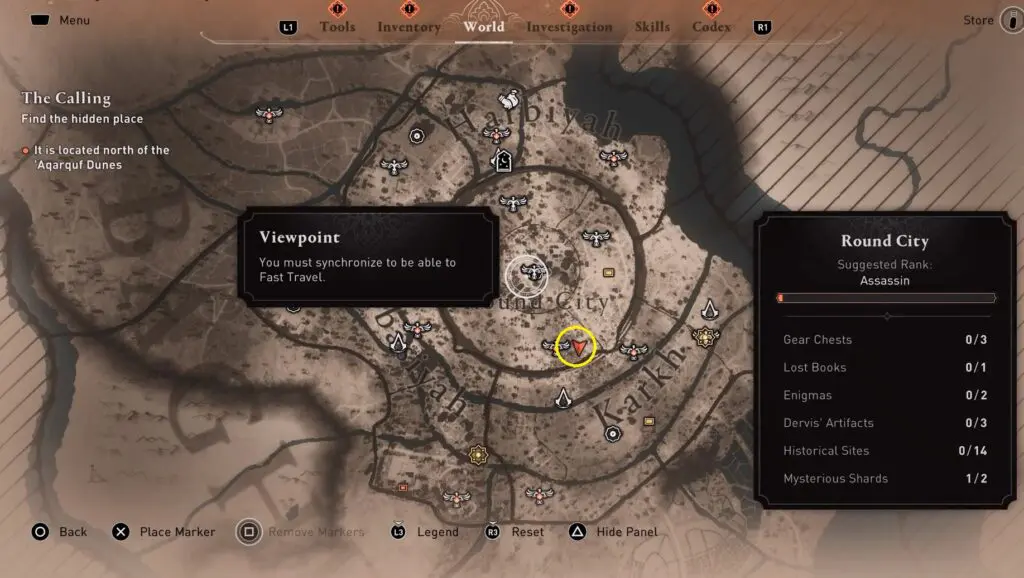Select the World tab
This screenshot has width=1024, height=578.
[x=484, y=27]
